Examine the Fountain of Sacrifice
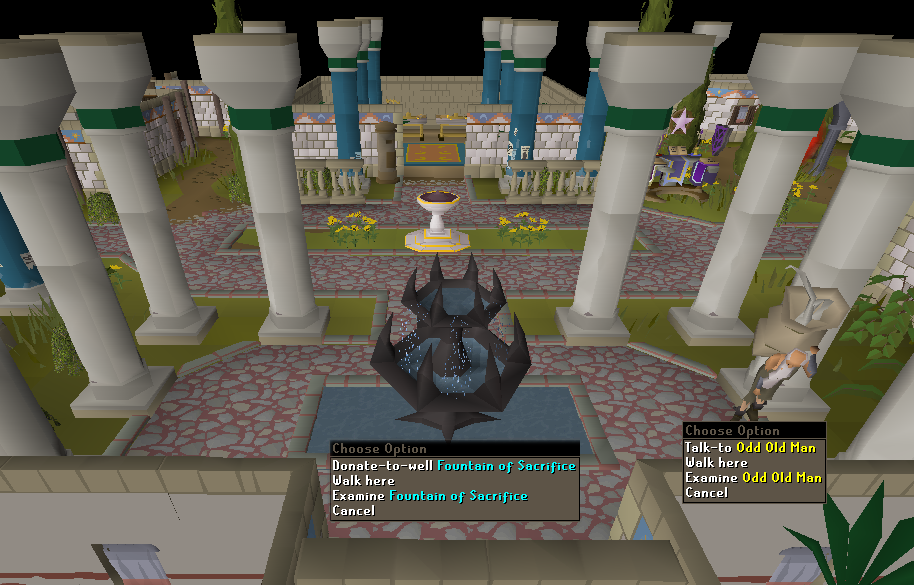Screen dimensions: 914x585 tap(430, 496)
